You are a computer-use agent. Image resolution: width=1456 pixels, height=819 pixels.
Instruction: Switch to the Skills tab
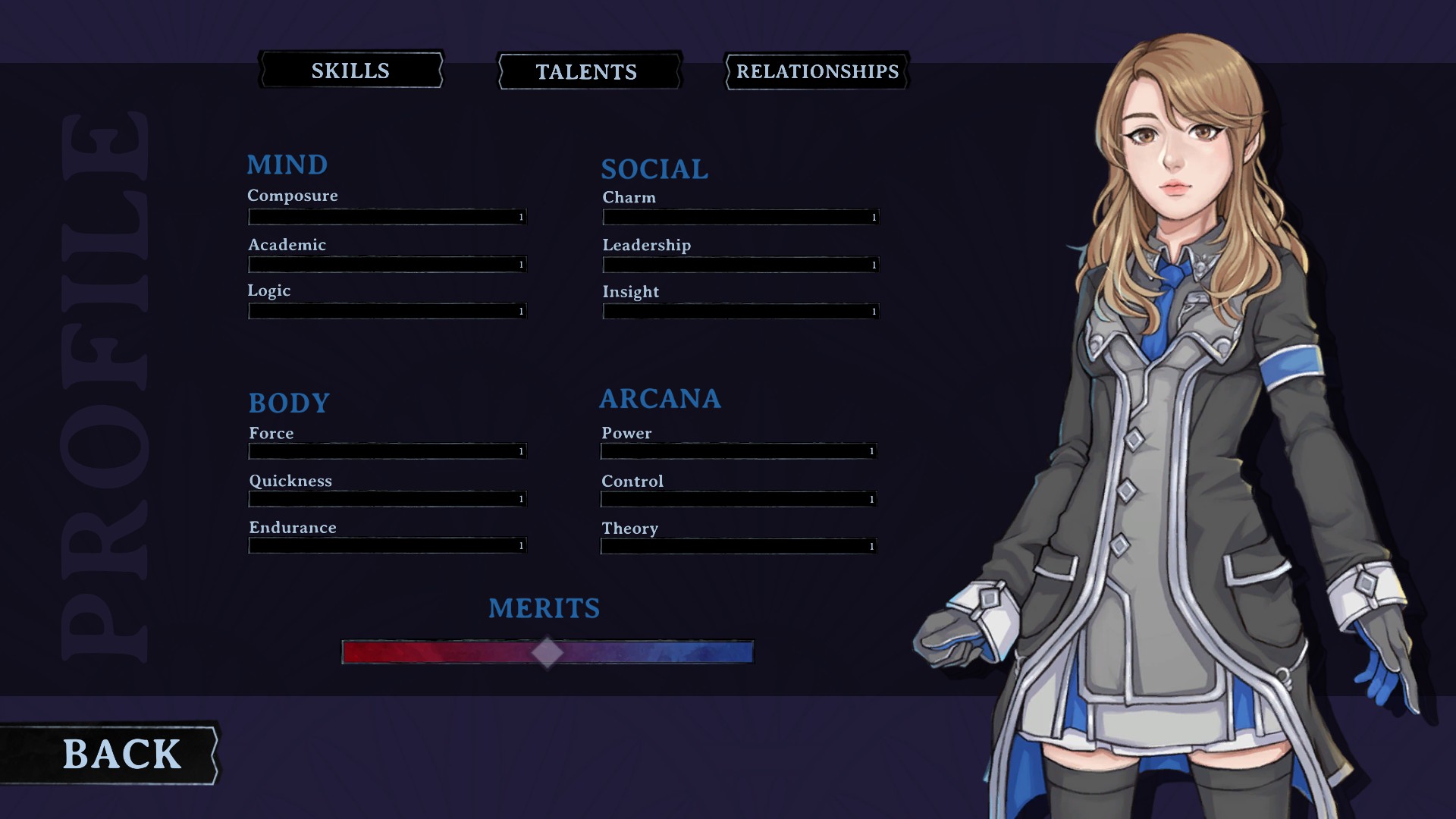[x=350, y=71]
